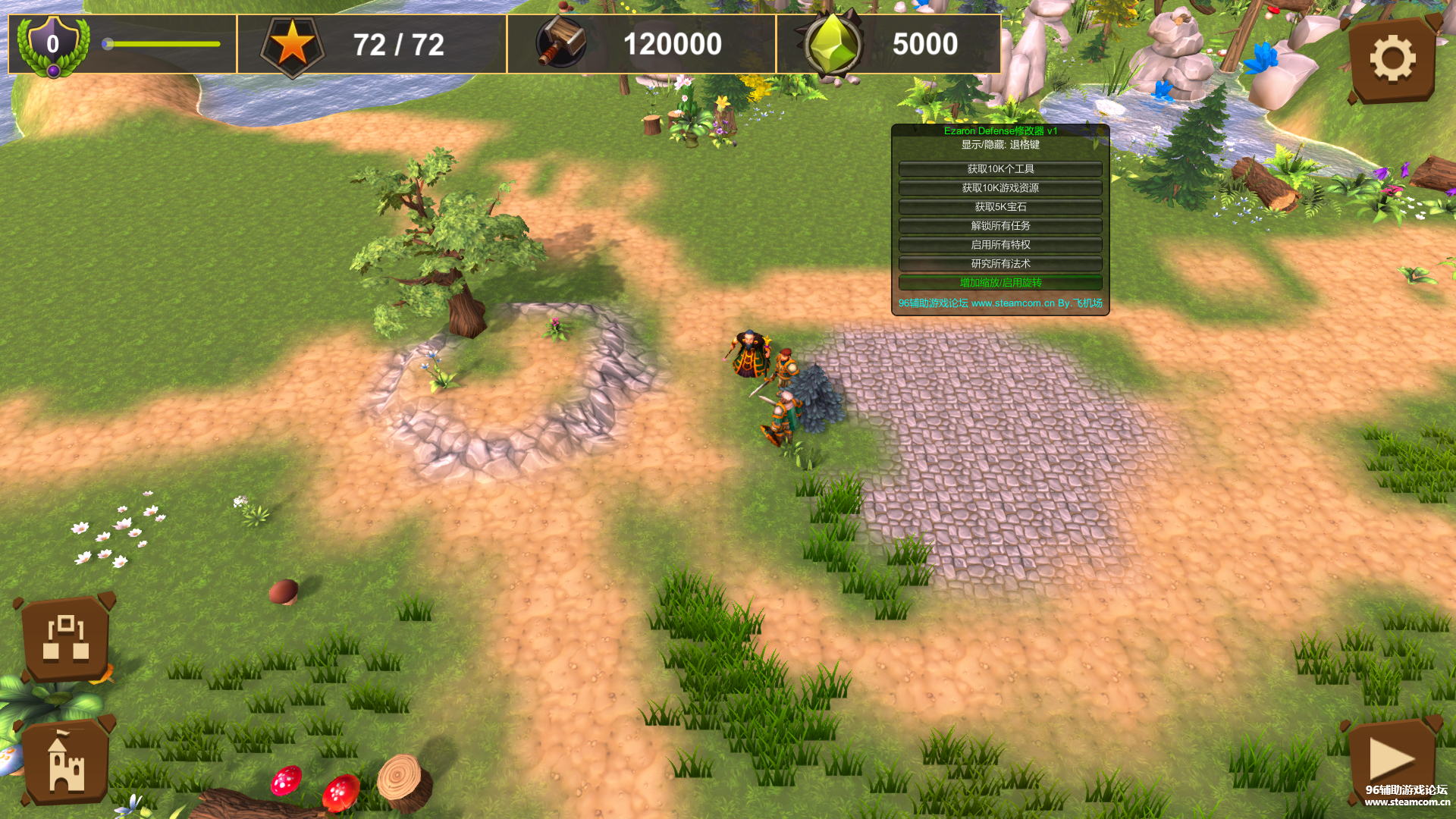Open the gear settings menu
The image size is (1456, 819).
pyautogui.click(x=1392, y=59)
